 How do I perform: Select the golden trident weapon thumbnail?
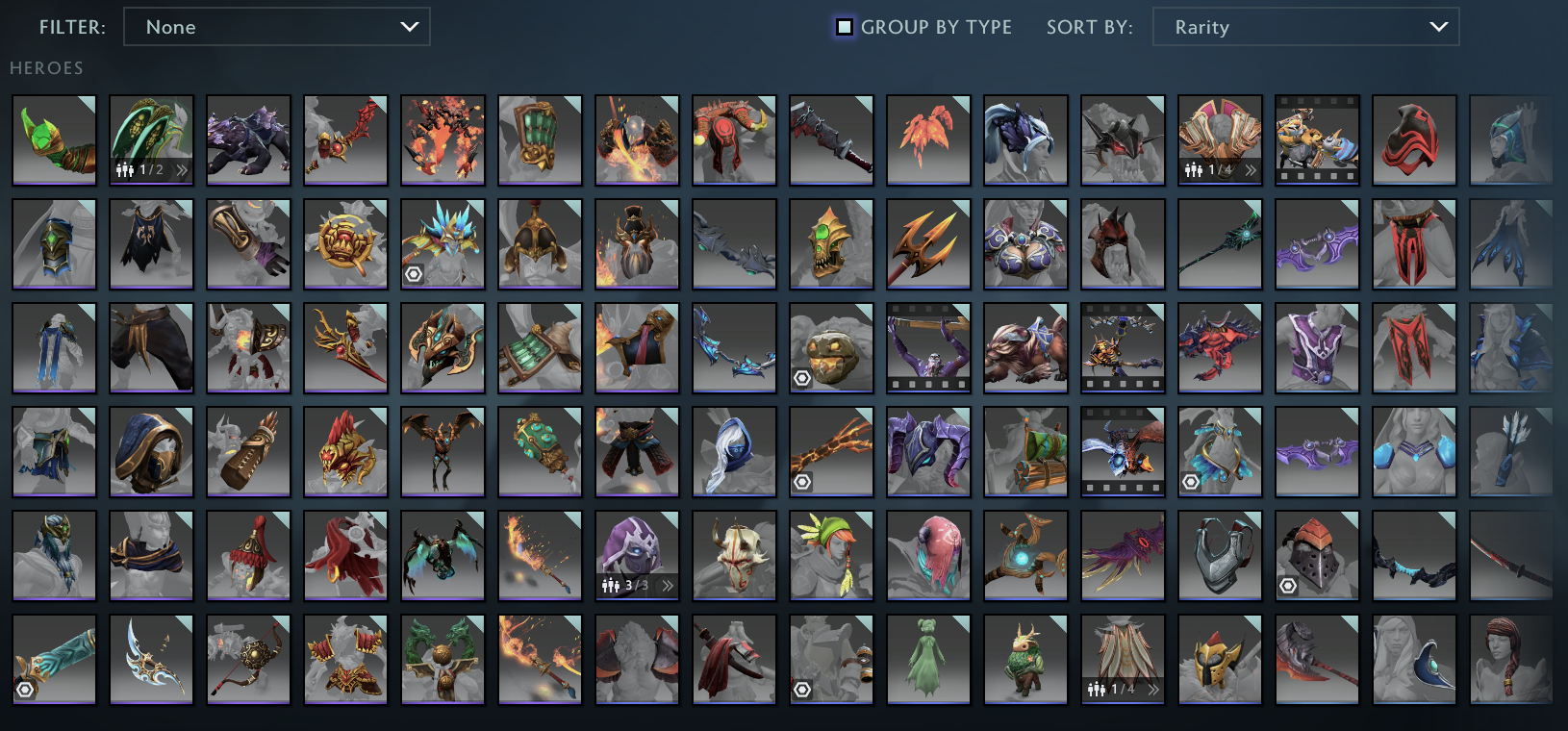[x=928, y=243]
